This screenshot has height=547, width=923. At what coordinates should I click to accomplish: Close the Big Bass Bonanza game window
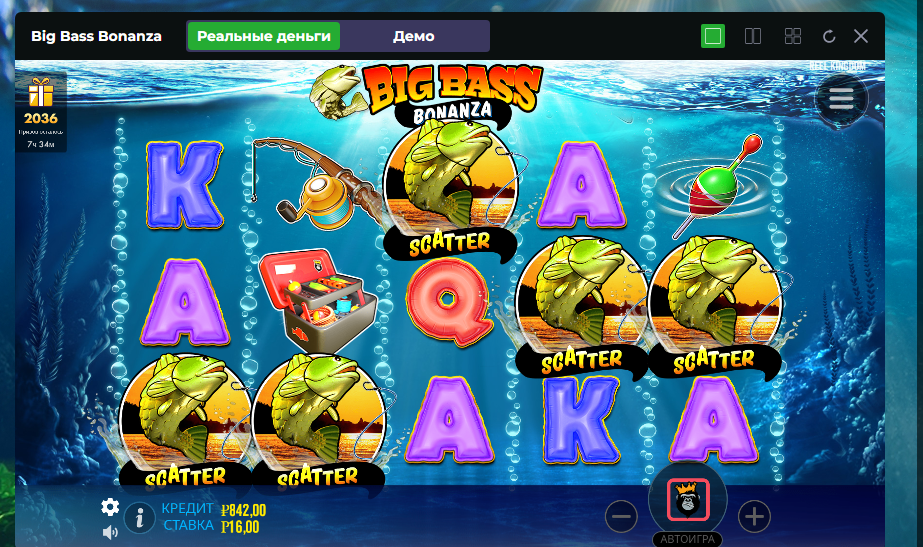[x=861, y=37]
